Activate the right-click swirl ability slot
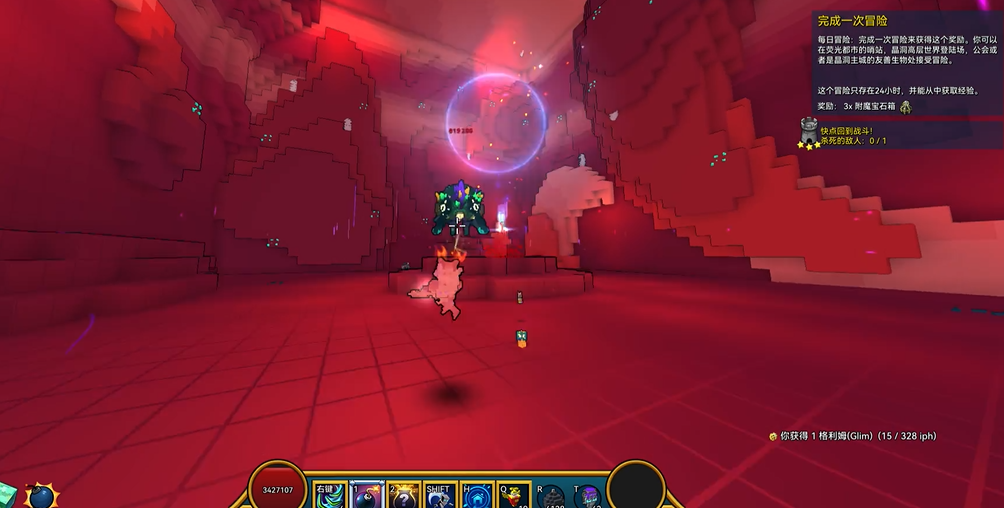 point(331,495)
